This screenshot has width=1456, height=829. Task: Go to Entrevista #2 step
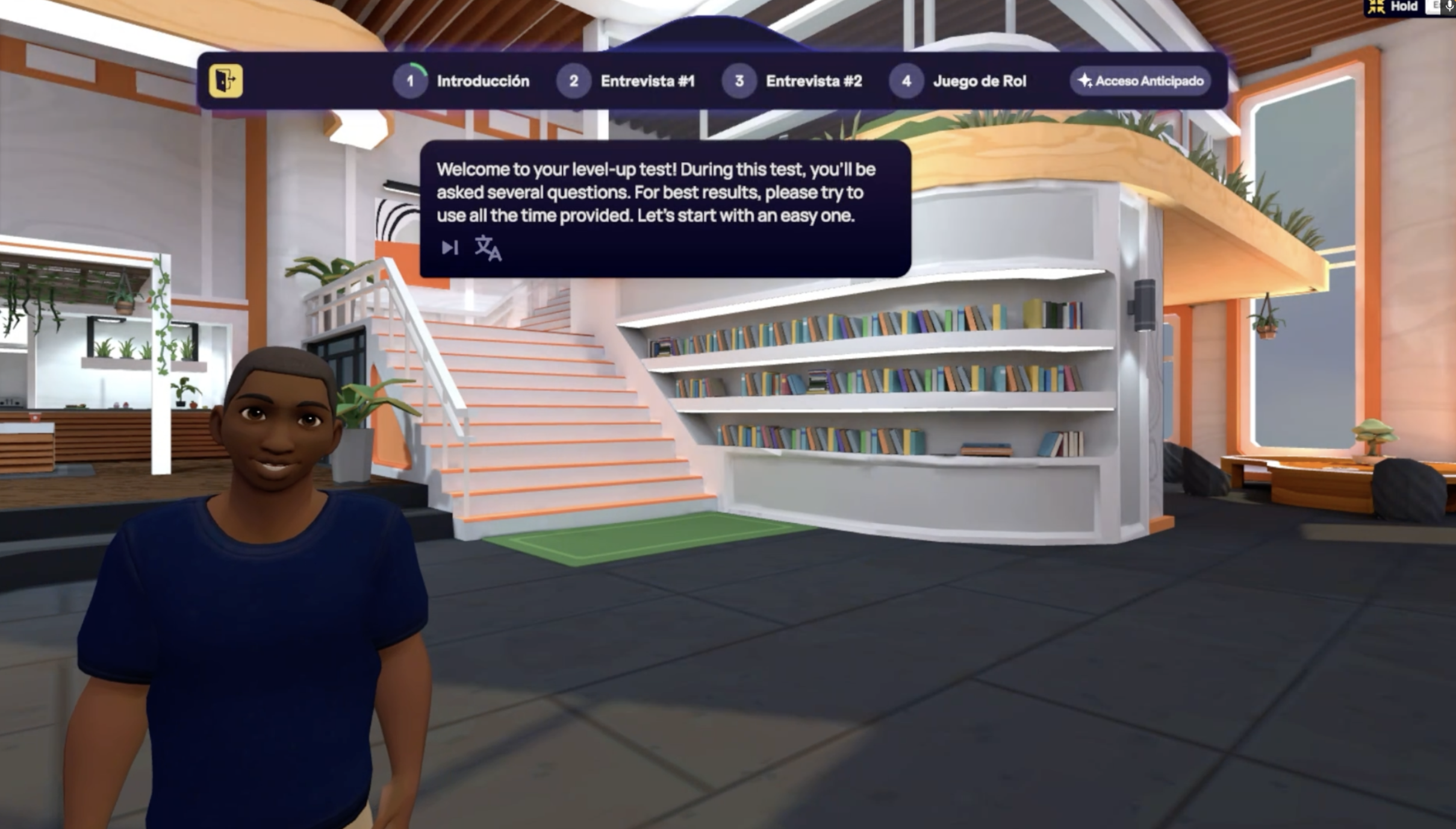792,81
